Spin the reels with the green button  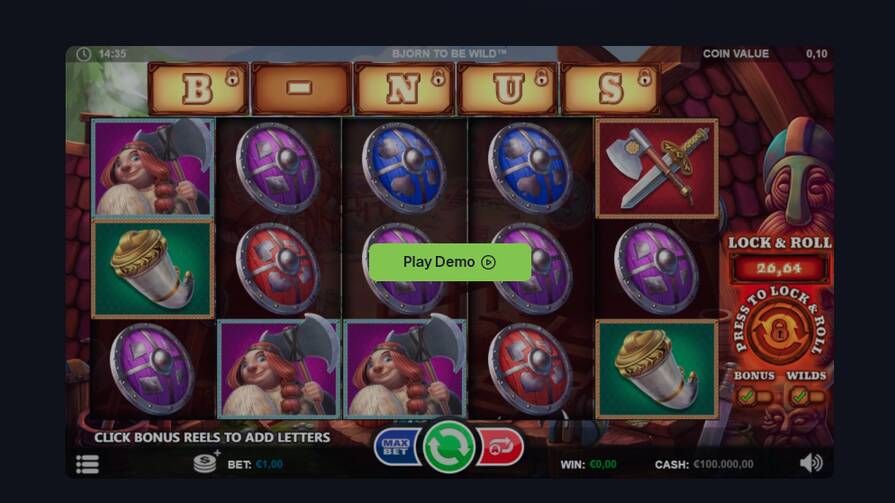[448, 446]
